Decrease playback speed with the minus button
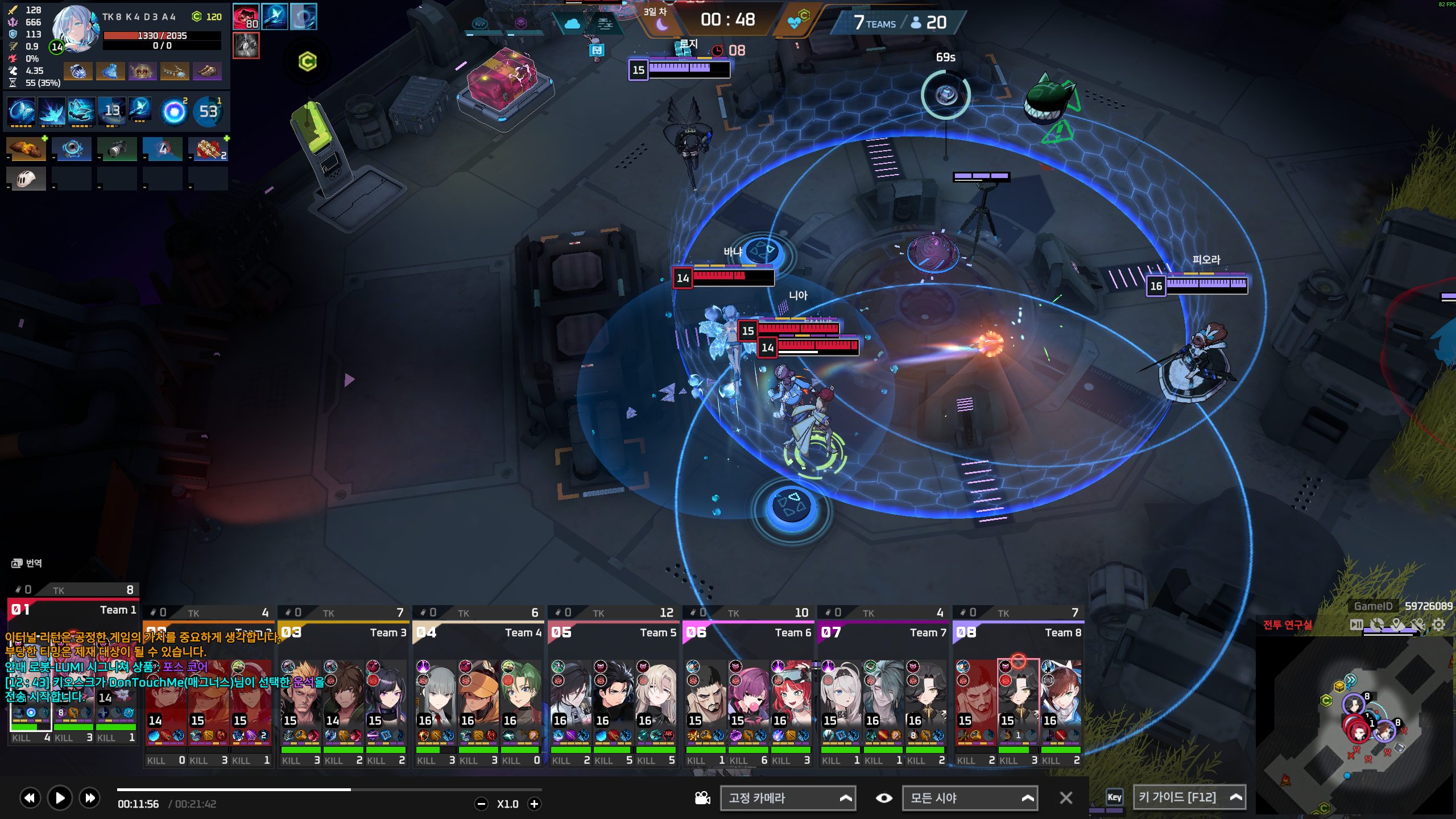The height and width of the screenshot is (819, 1456). point(481,804)
